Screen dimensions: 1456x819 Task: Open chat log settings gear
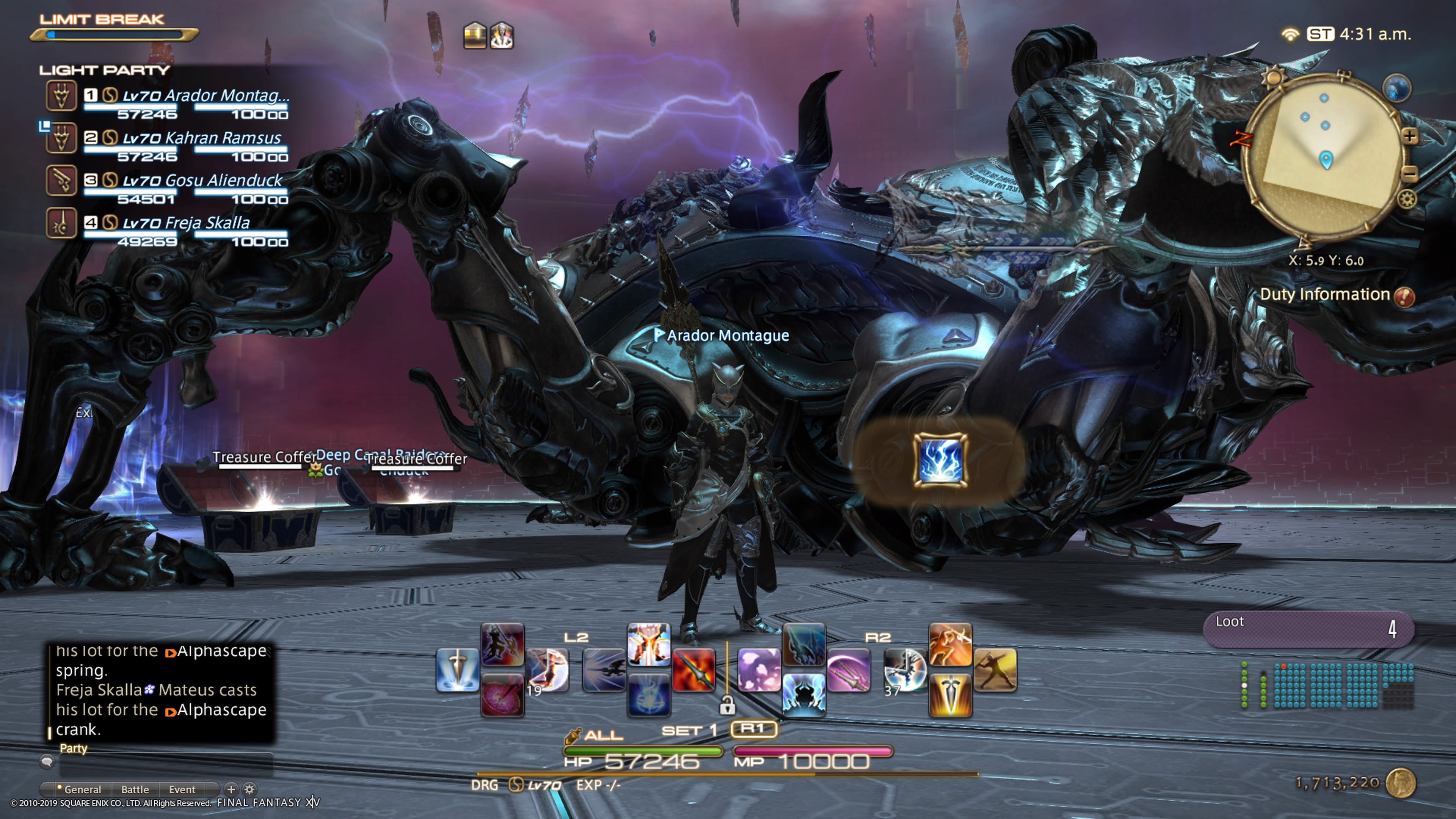point(249,789)
